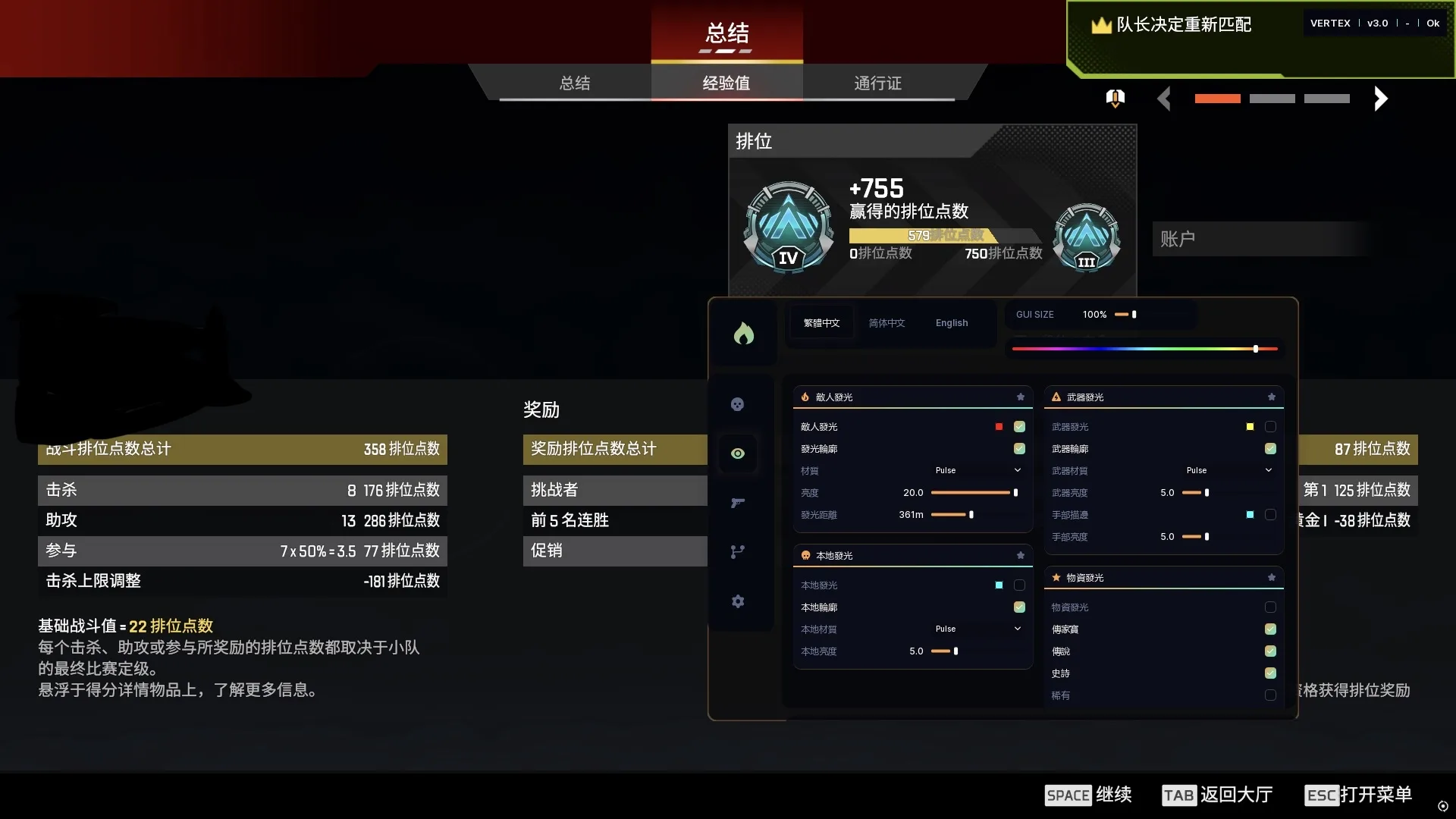Image resolution: width=1456 pixels, height=819 pixels.
Task: Click the red enemy glow color swatch
Action: point(999,427)
